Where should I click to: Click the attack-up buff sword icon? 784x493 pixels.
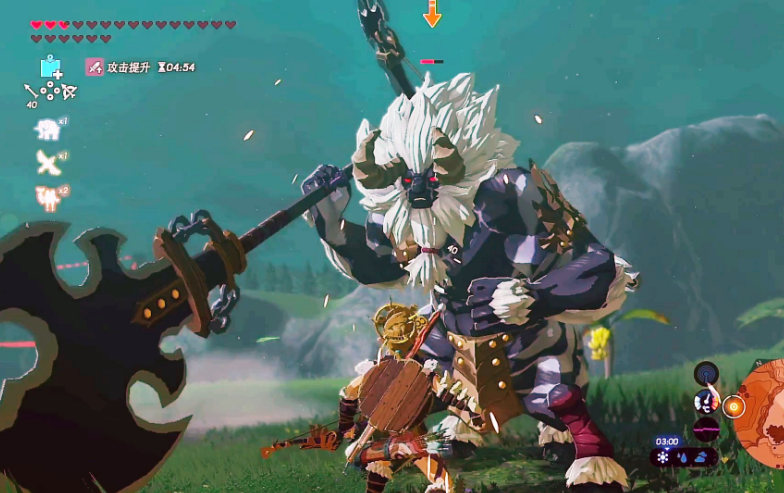point(95,67)
